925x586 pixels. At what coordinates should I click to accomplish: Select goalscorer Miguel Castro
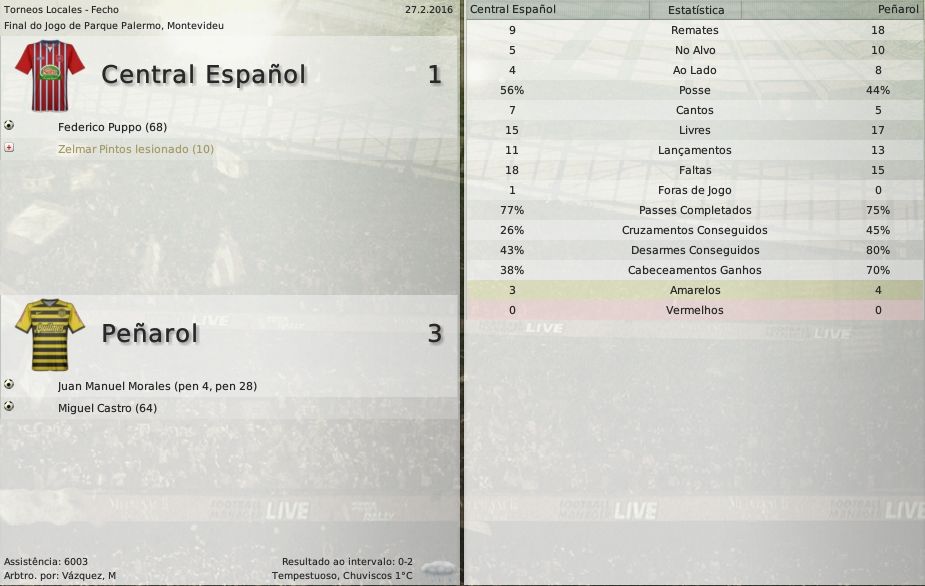point(107,408)
